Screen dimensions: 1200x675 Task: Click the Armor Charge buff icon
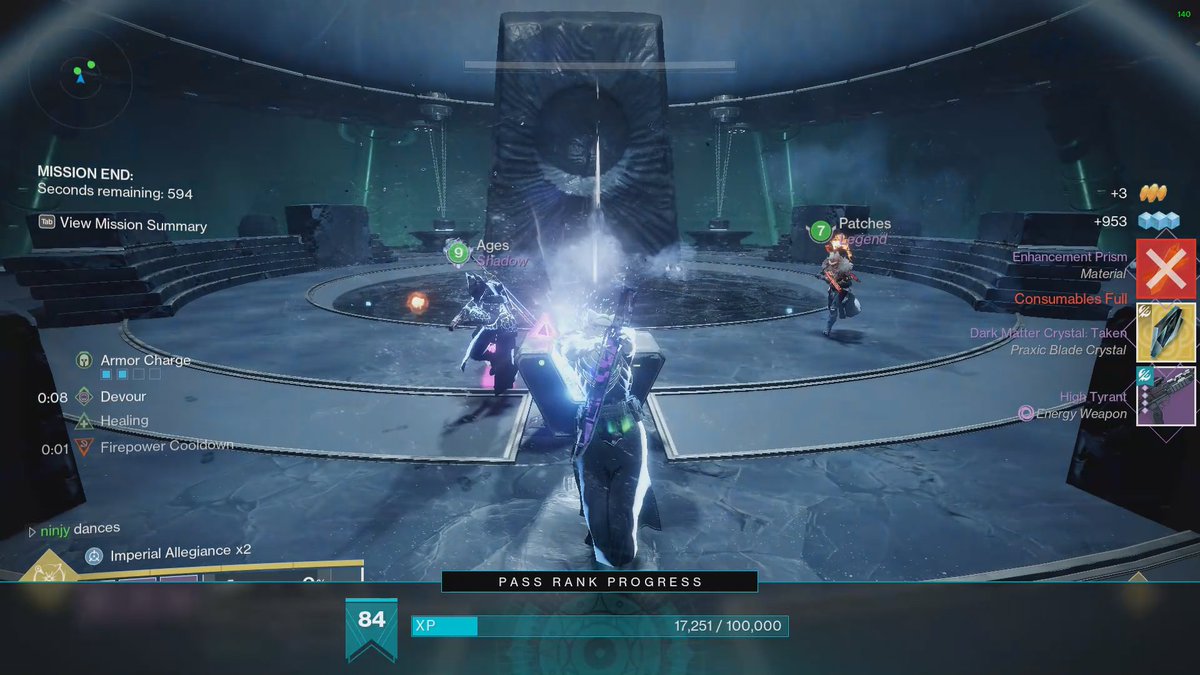(85, 360)
